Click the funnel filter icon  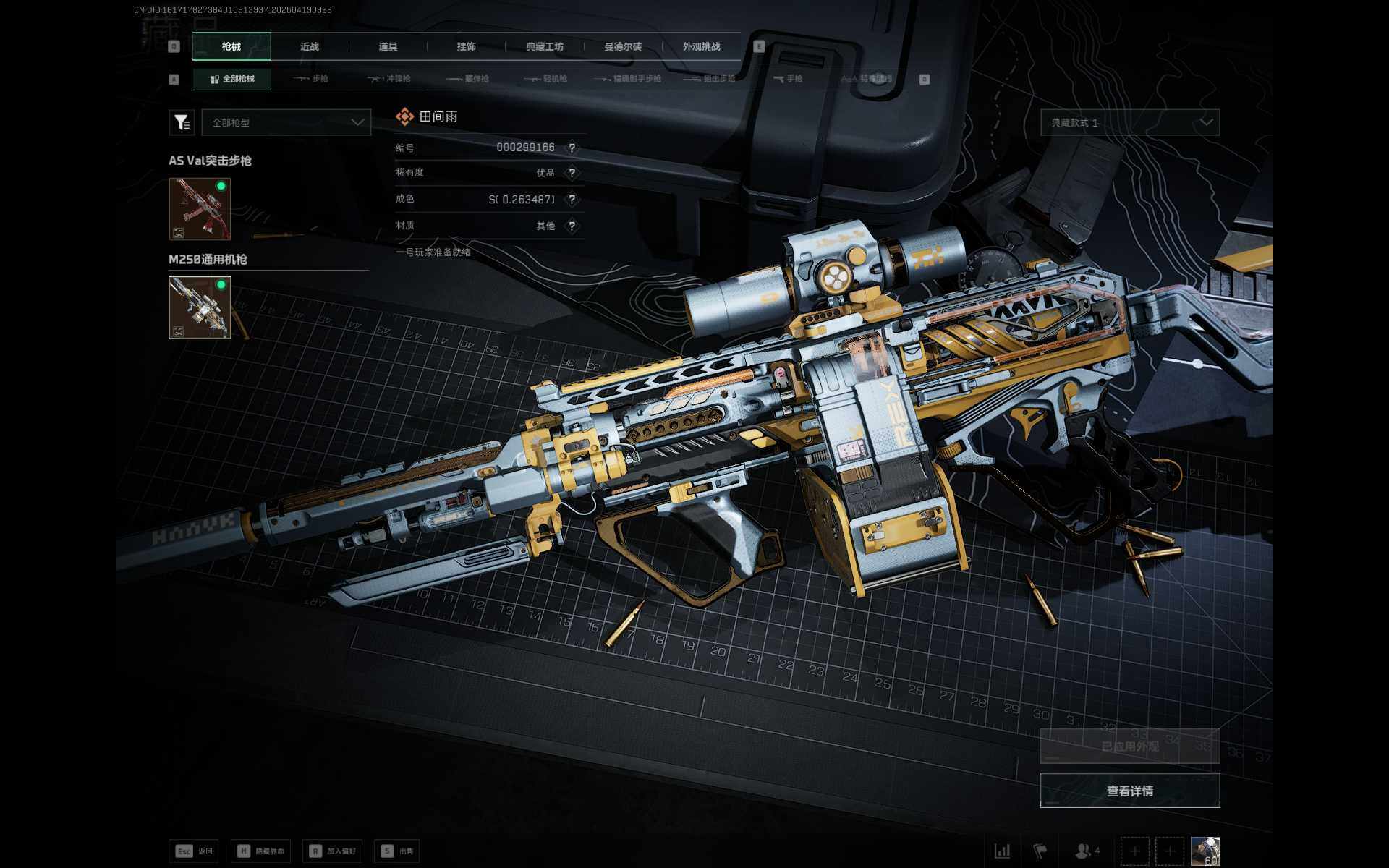pos(182,122)
